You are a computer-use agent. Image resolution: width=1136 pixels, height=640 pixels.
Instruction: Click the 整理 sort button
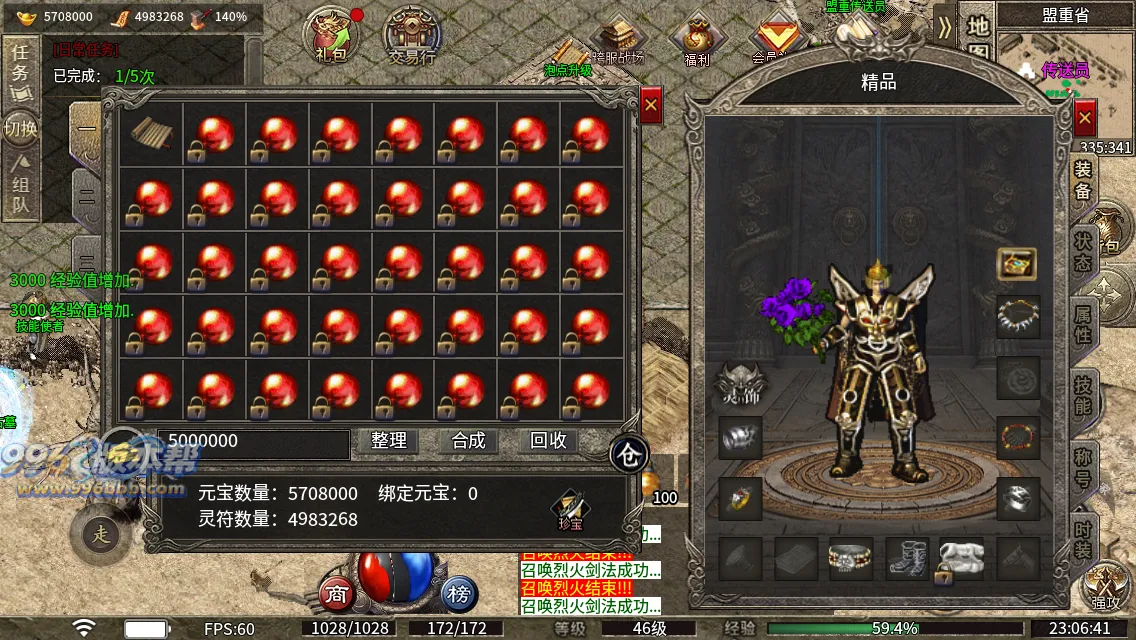click(x=389, y=441)
